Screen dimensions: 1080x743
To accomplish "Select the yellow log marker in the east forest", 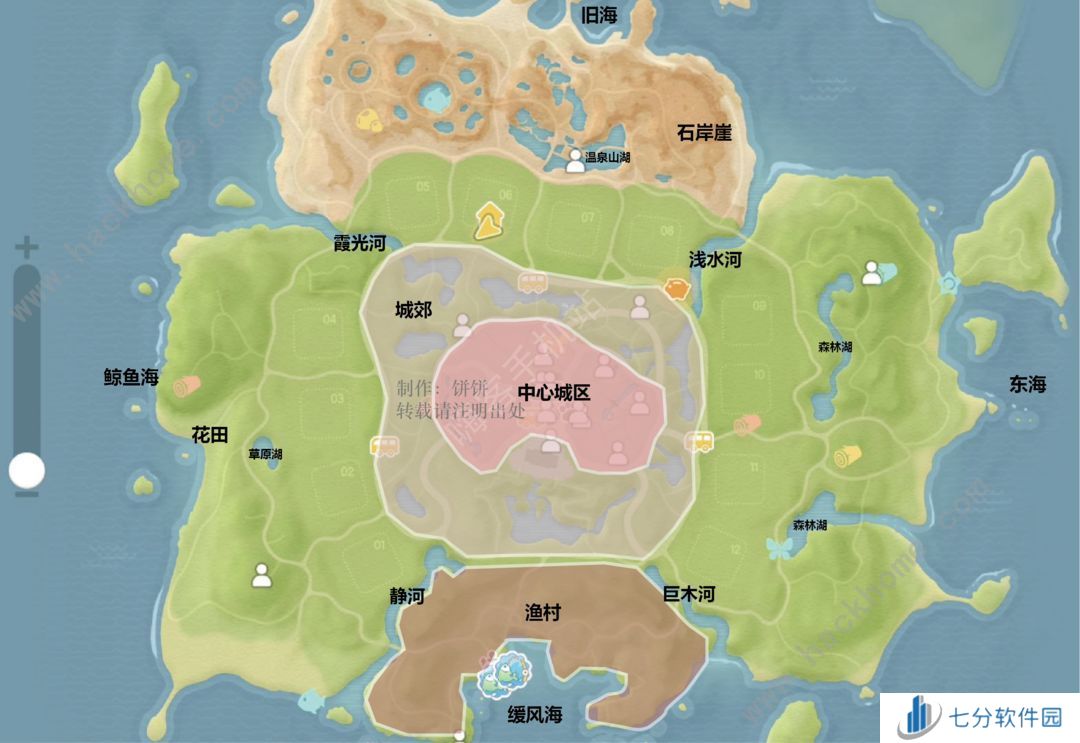I will pyautogui.click(x=848, y=457).
